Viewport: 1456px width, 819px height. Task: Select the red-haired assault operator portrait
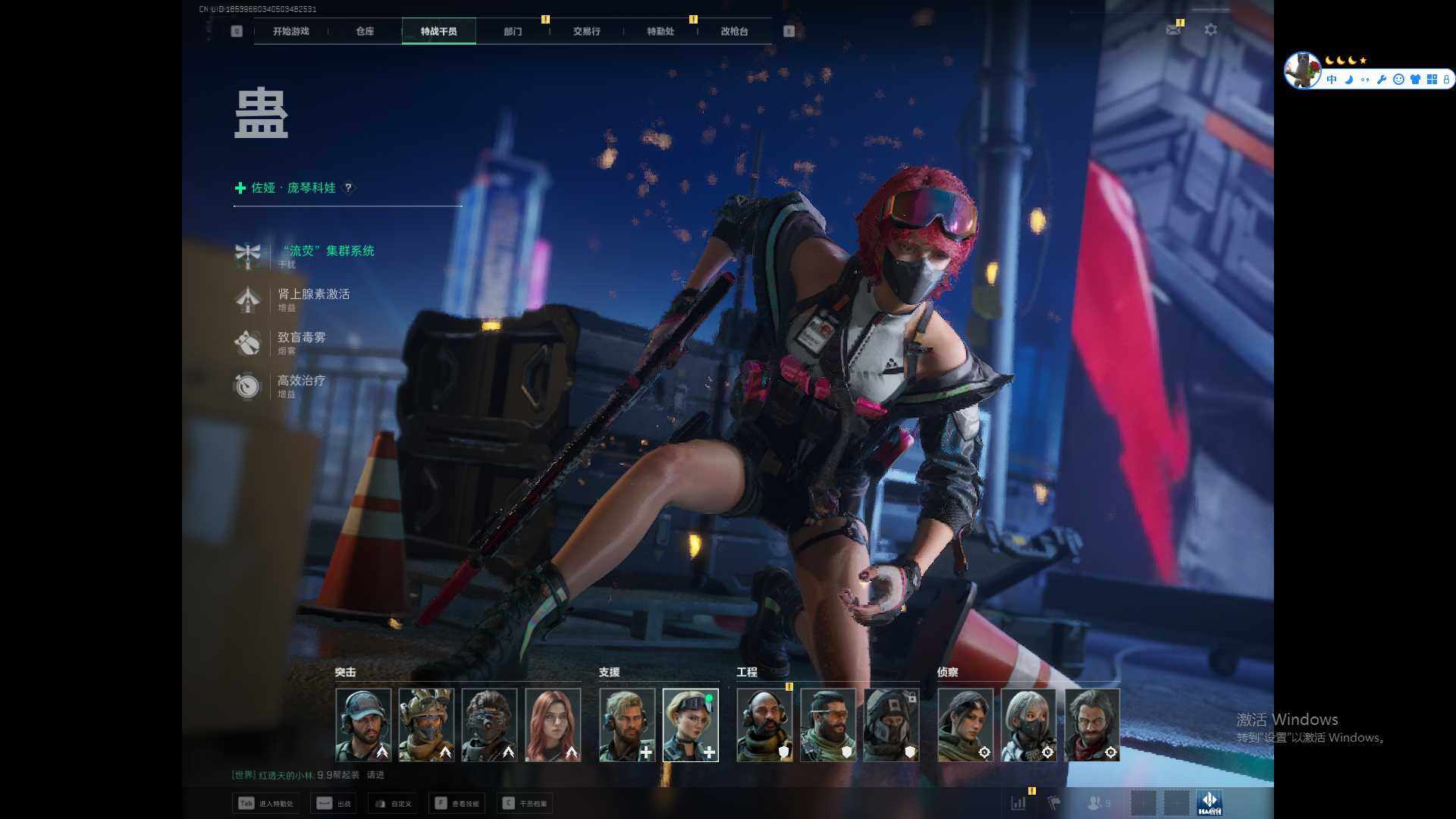click(553, 724)
